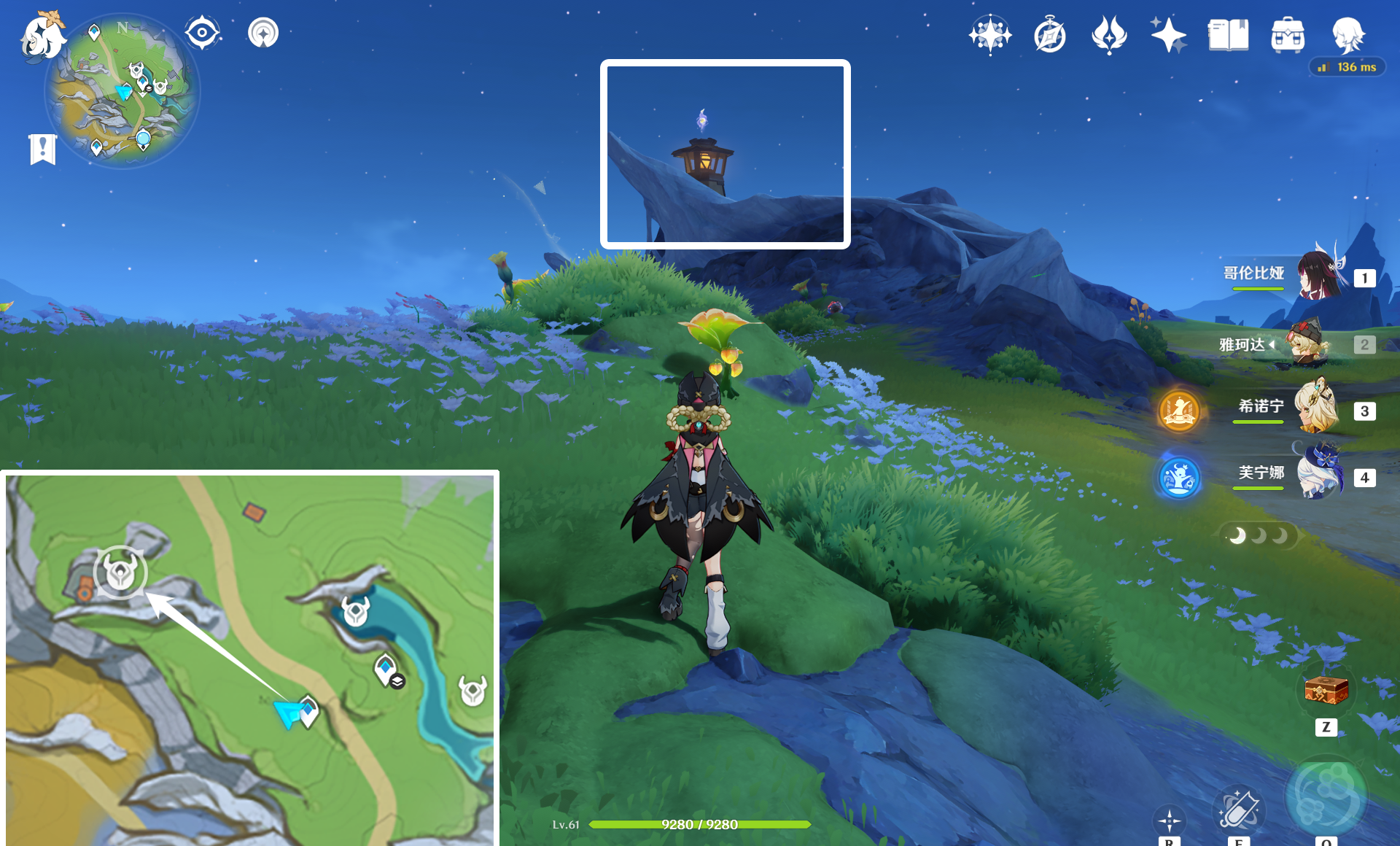Open the four-pointed star compass icon
The height and width of the screenshot is (846, 1400).
990,34
